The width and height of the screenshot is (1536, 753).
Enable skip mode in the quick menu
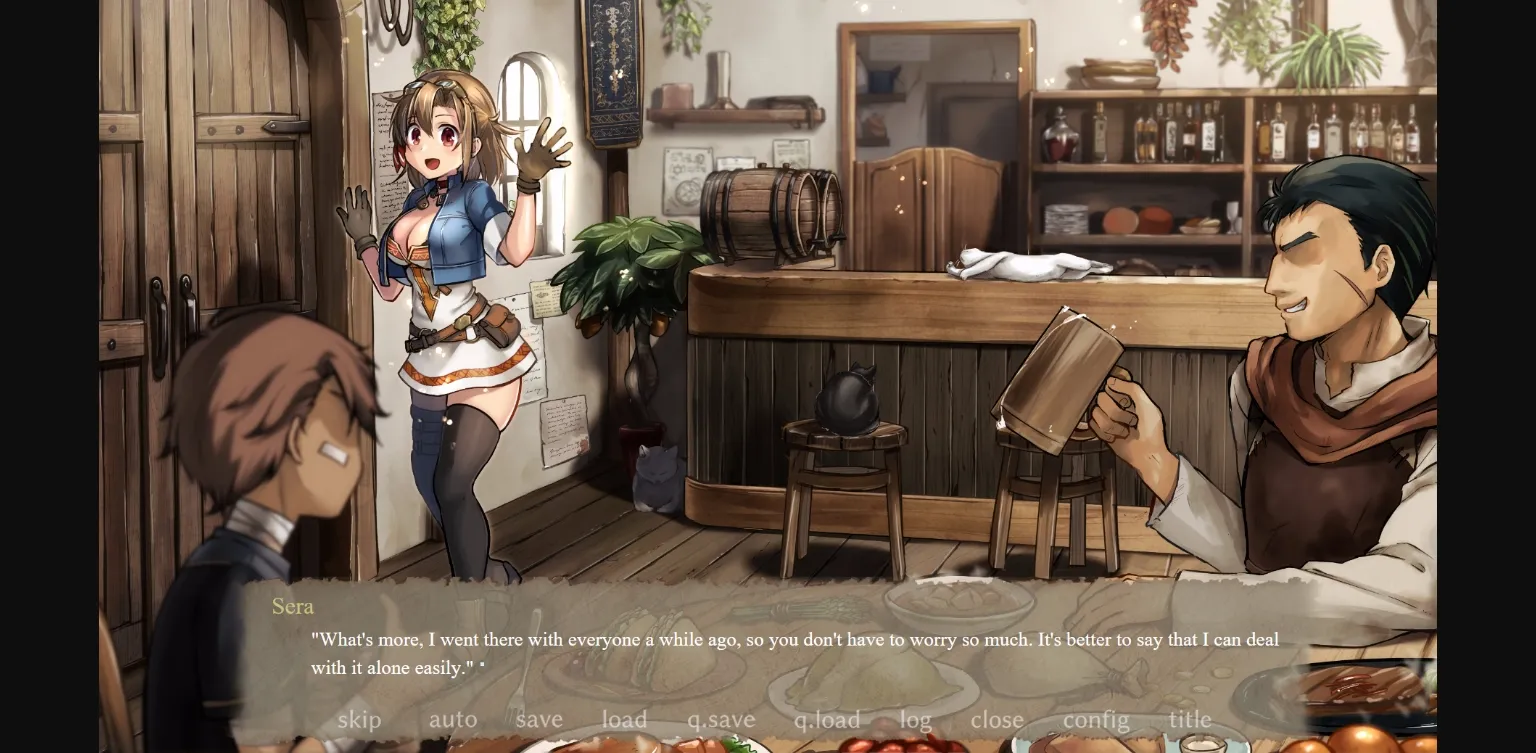358,719
